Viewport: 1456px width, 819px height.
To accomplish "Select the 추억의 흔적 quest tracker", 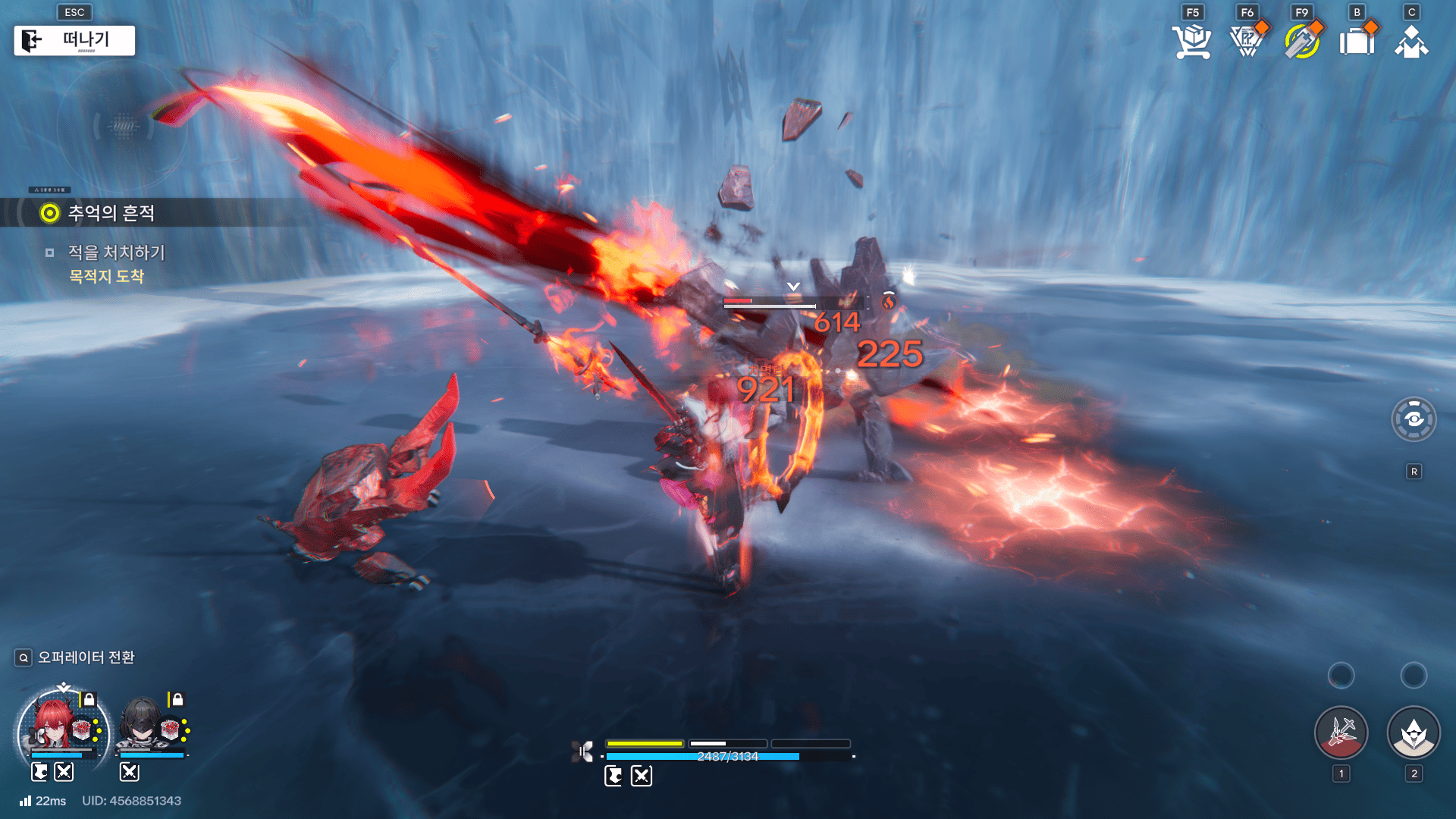I will pyautogui.click(x=111, y=213).
